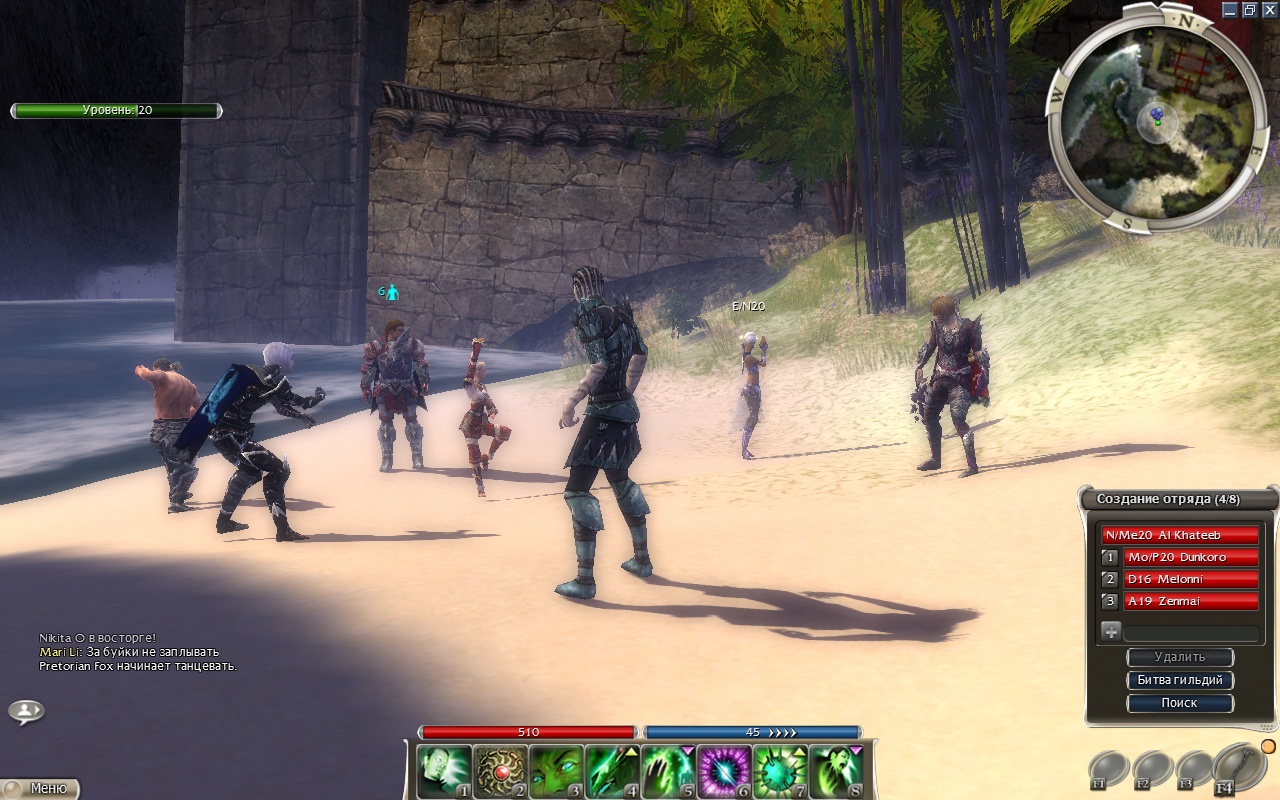Select party member Dunkoro

[x=1190, y=557]
